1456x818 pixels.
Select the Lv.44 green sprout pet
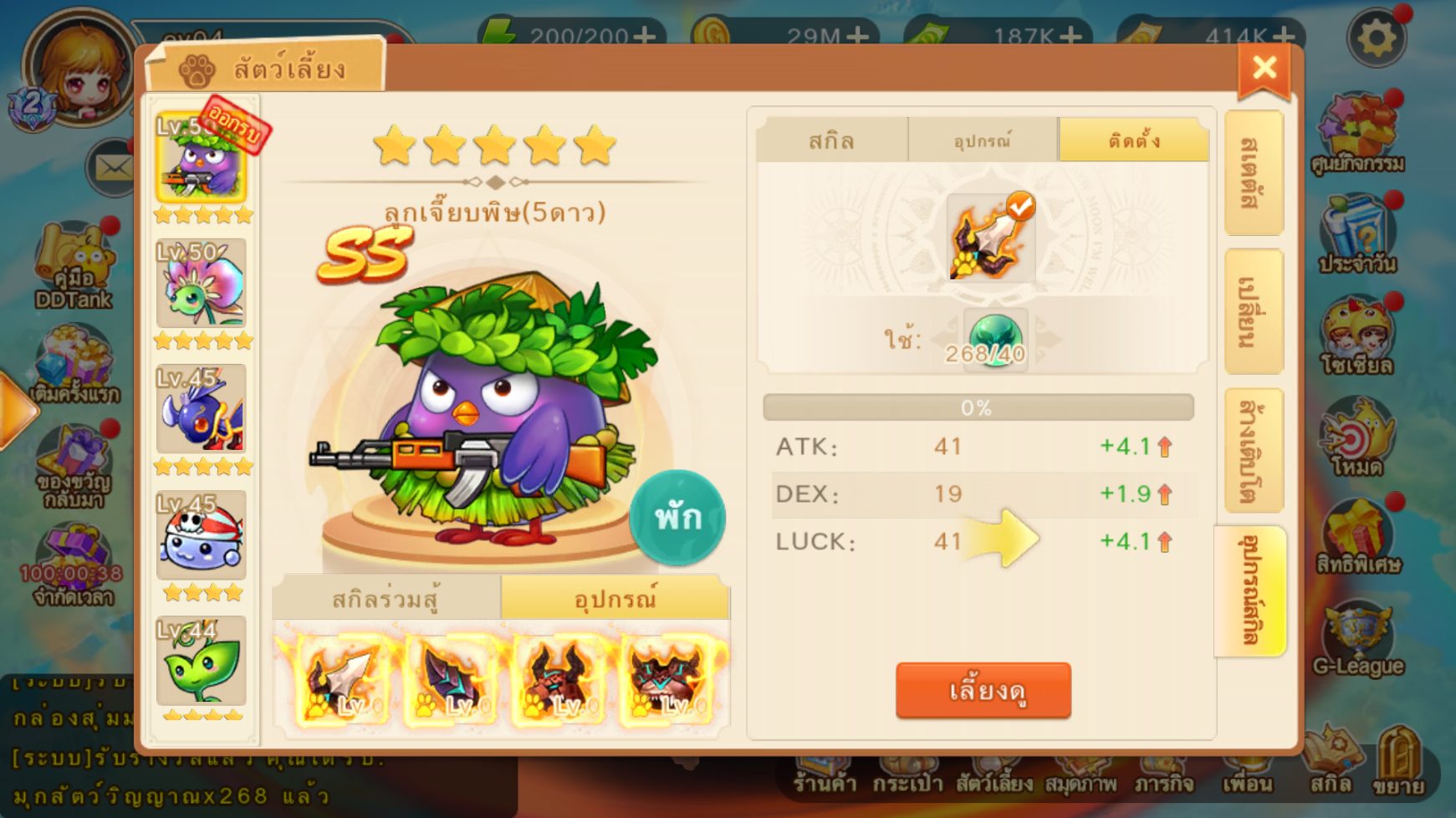tap(202, 662)
